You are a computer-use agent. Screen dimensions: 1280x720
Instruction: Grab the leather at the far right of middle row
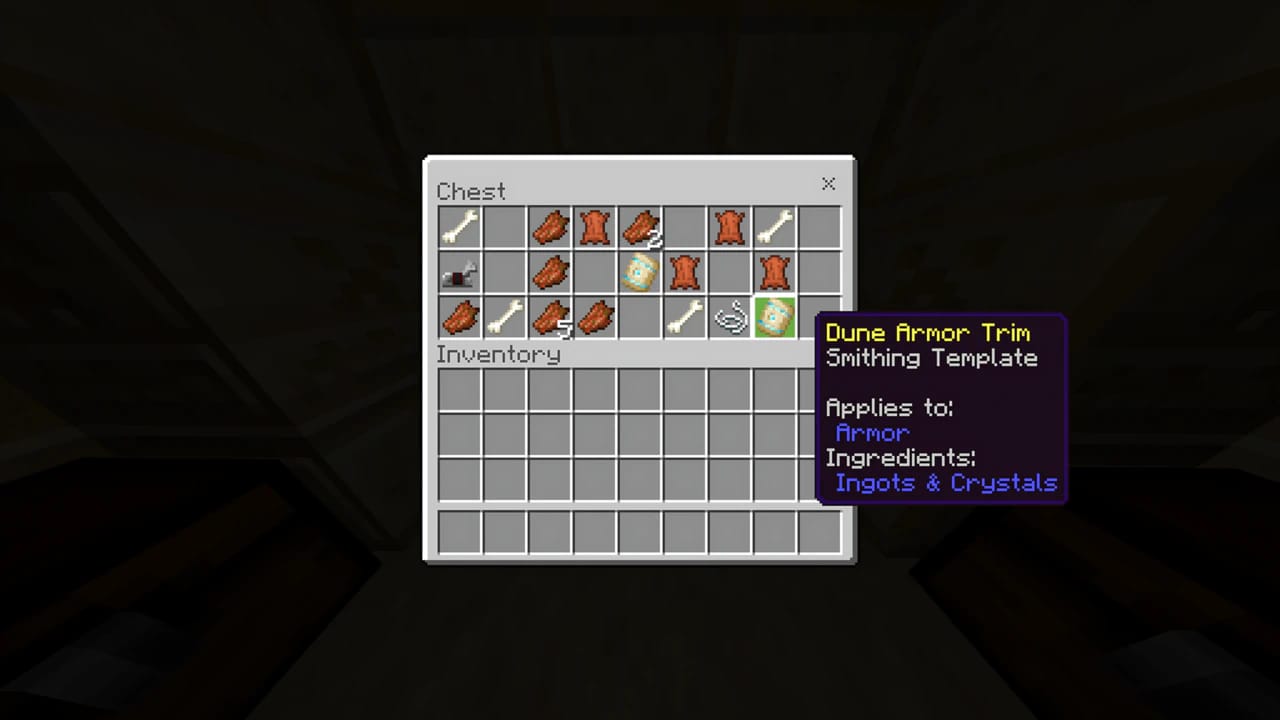coord(774,272)
